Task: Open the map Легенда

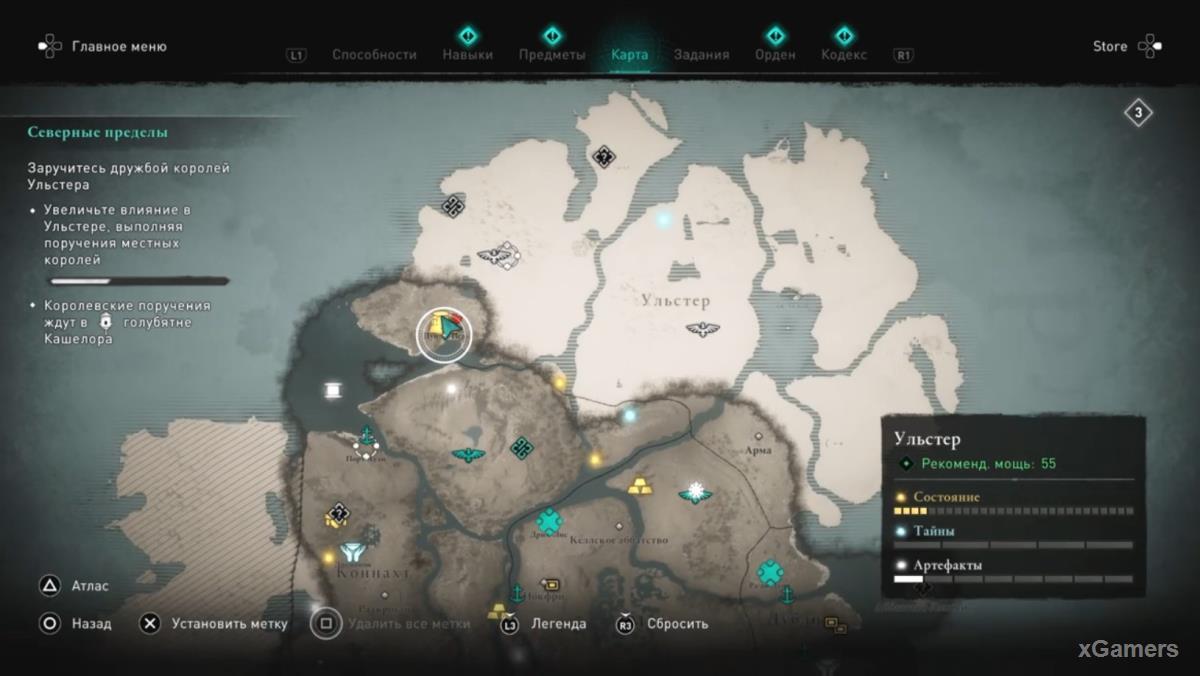Action: click(545, 624)
